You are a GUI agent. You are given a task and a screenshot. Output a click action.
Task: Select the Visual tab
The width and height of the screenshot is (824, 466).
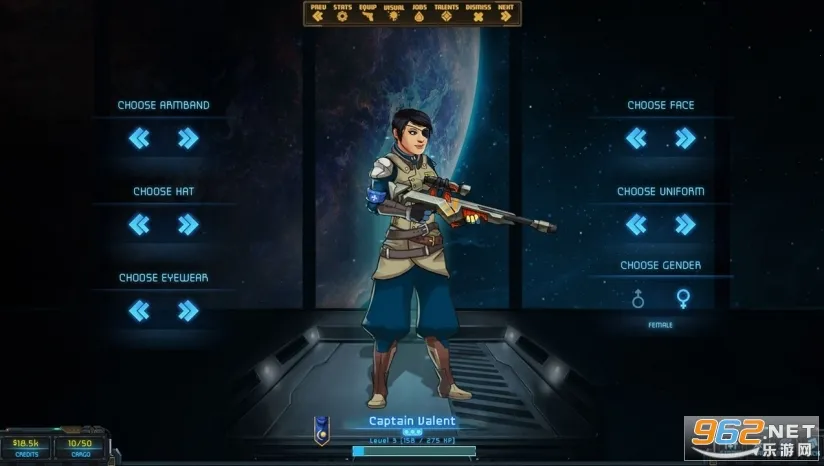click(x=395, y=15)
